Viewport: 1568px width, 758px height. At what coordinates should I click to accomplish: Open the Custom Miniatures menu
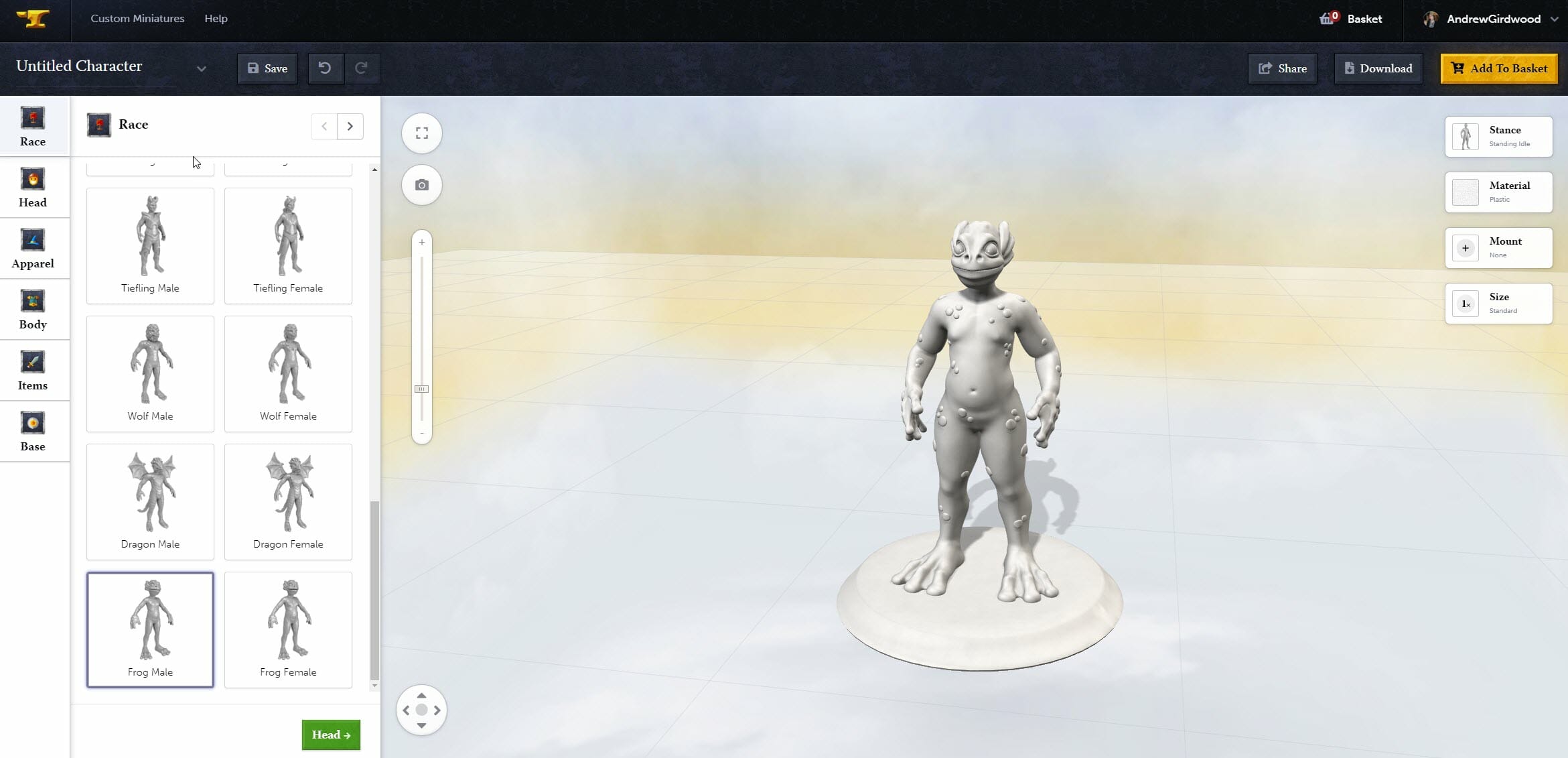[x=137, y=18]
